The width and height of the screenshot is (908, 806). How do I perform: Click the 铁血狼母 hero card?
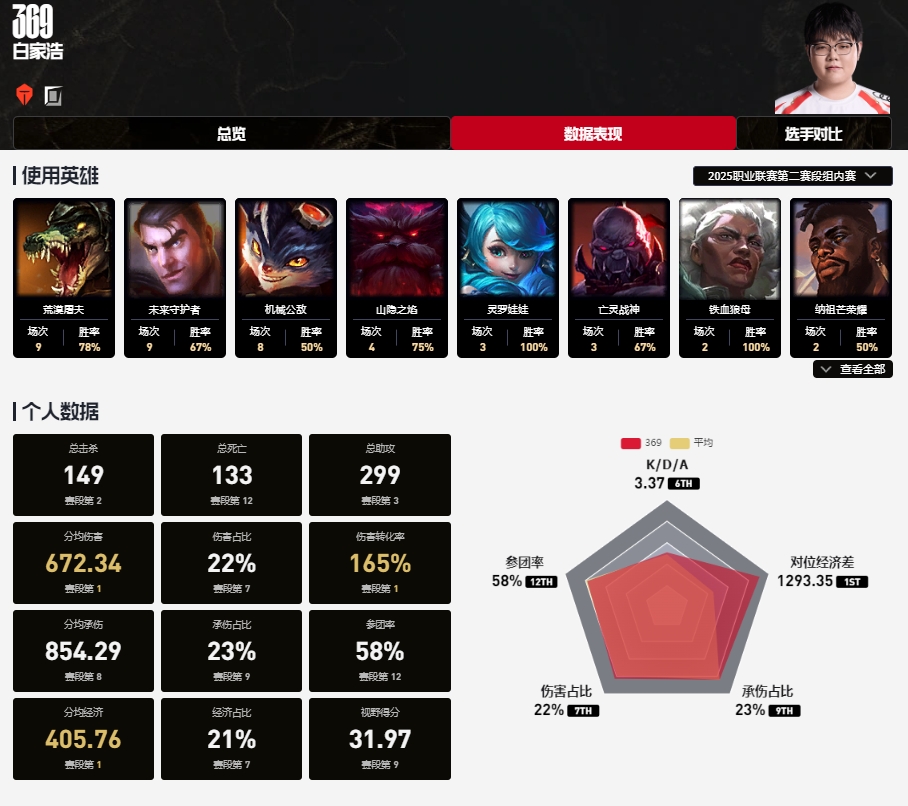pyautogui.click(x=730, y=277)
